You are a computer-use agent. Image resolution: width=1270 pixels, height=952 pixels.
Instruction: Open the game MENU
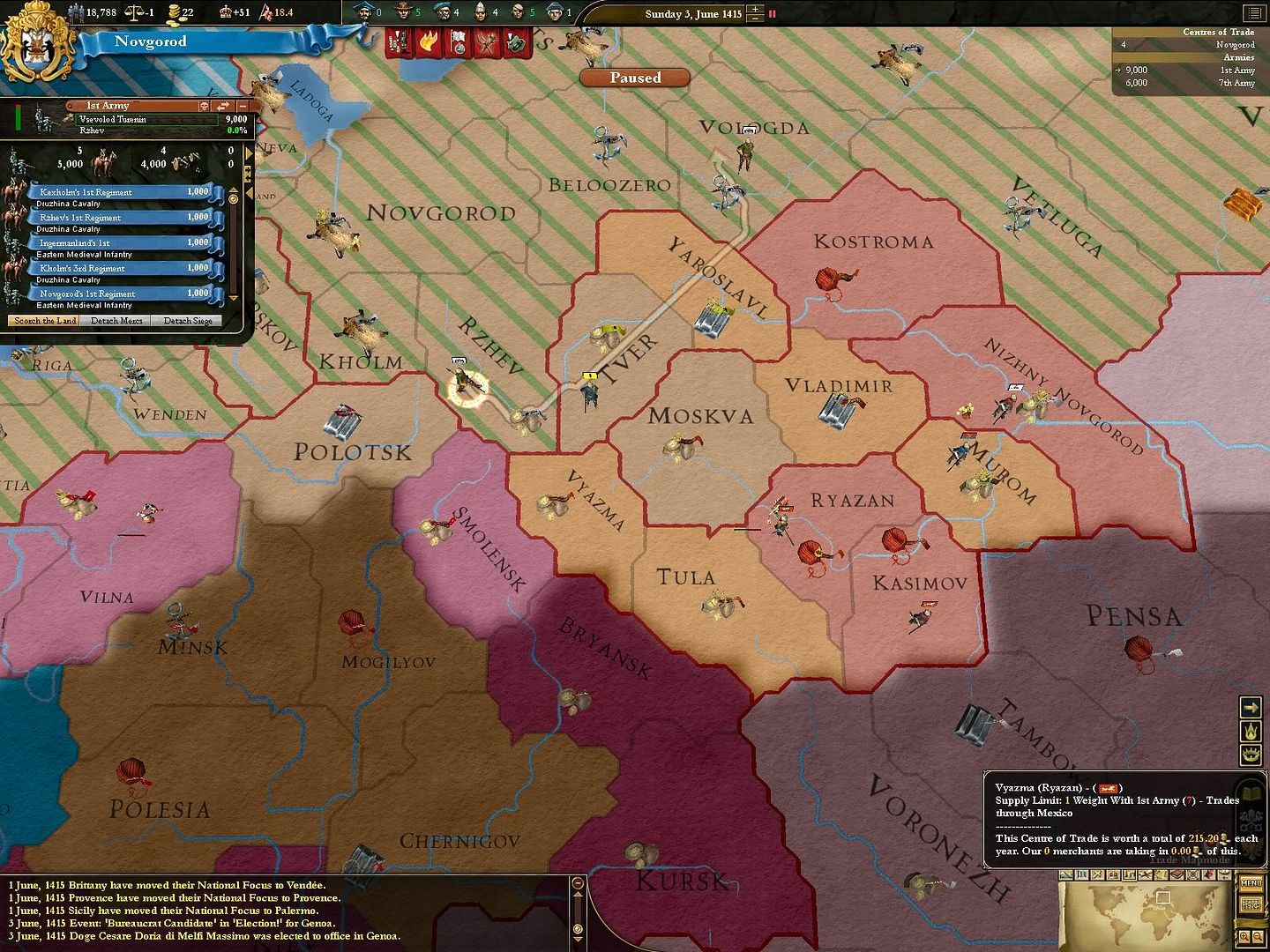pos(1251,882)
